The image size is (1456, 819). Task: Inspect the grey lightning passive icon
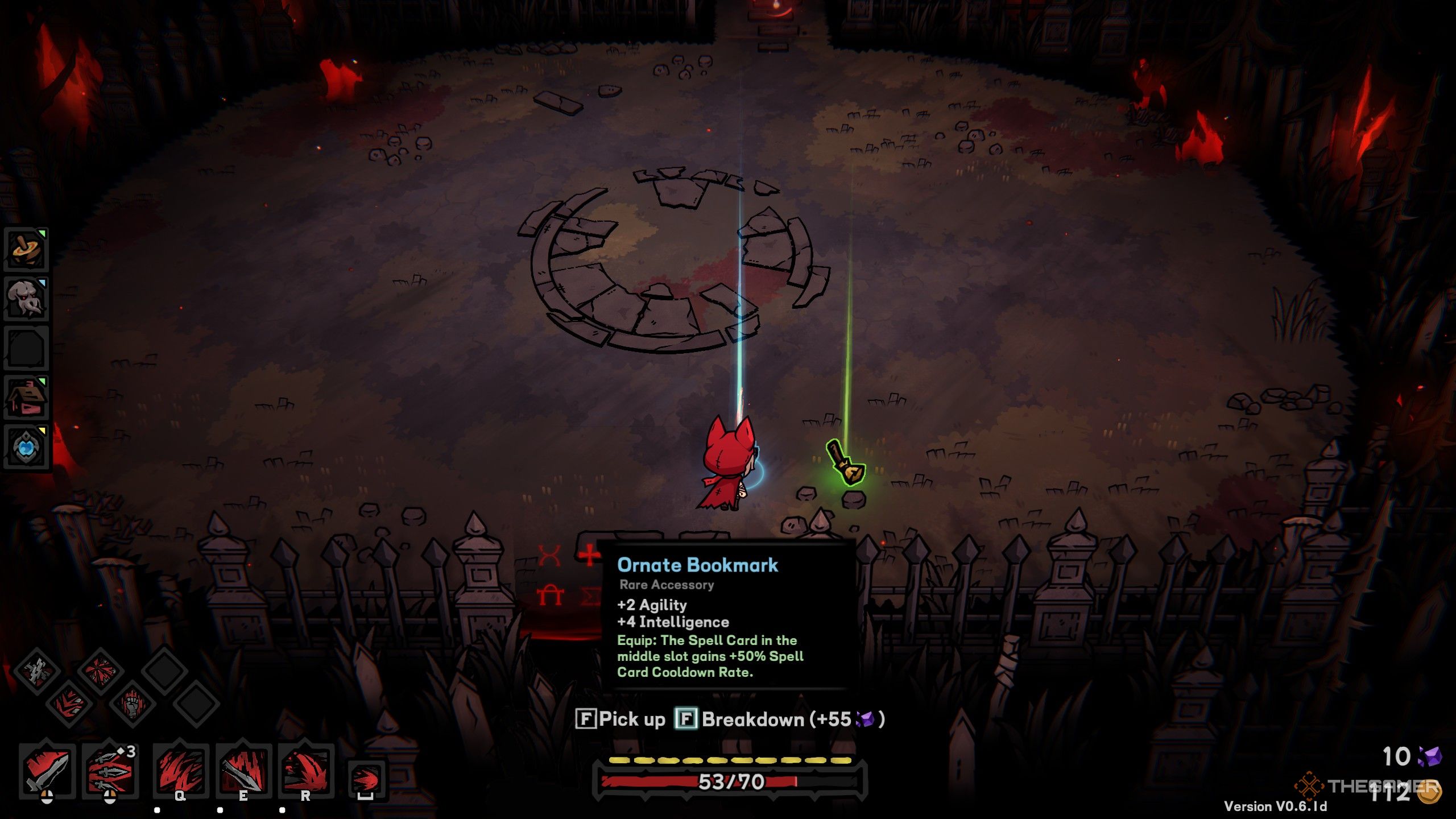pyautogui.click(x=38, y=671)
